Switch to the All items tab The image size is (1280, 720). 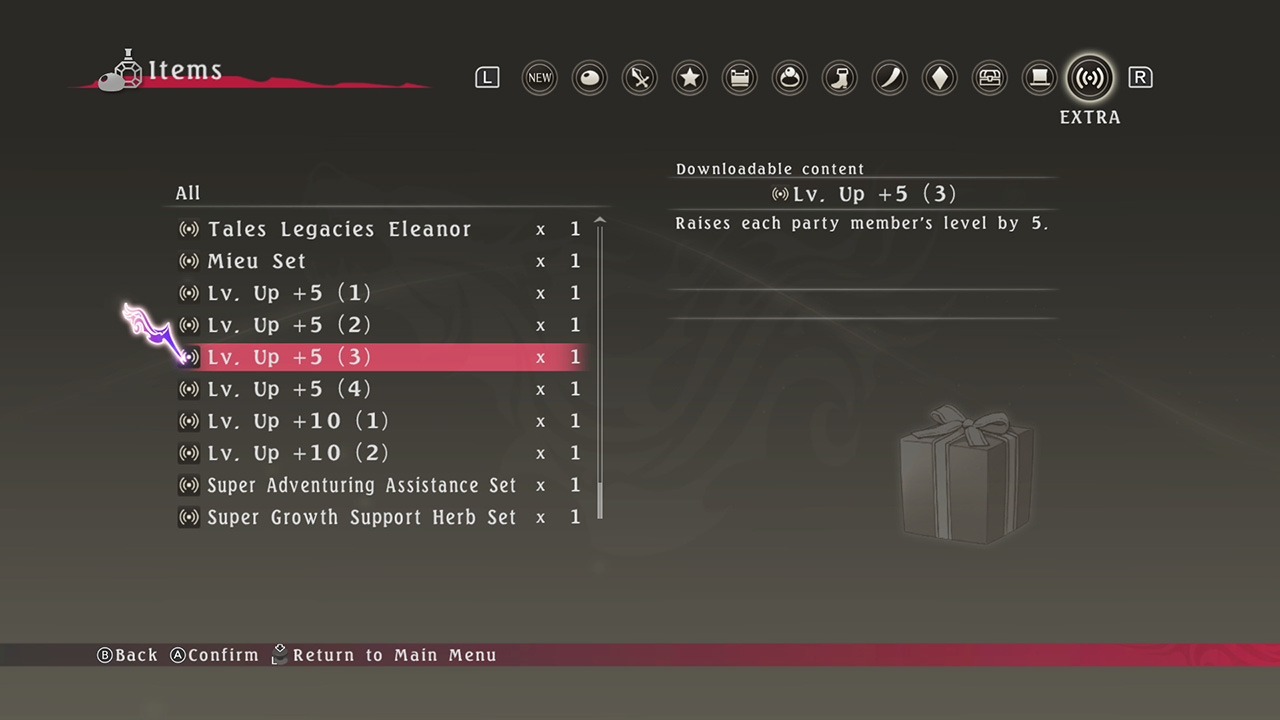point(188,193)
